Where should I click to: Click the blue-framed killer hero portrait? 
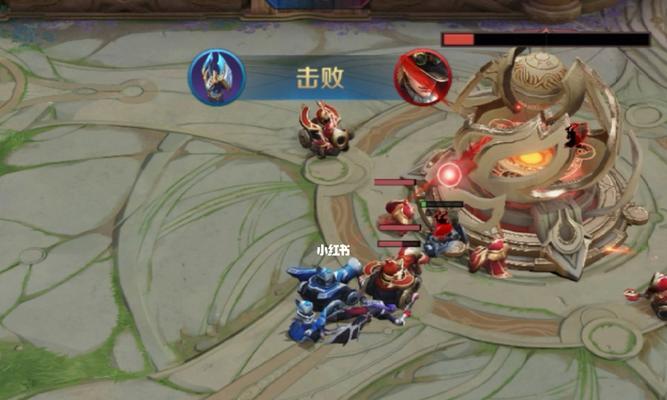coord(216,78)
